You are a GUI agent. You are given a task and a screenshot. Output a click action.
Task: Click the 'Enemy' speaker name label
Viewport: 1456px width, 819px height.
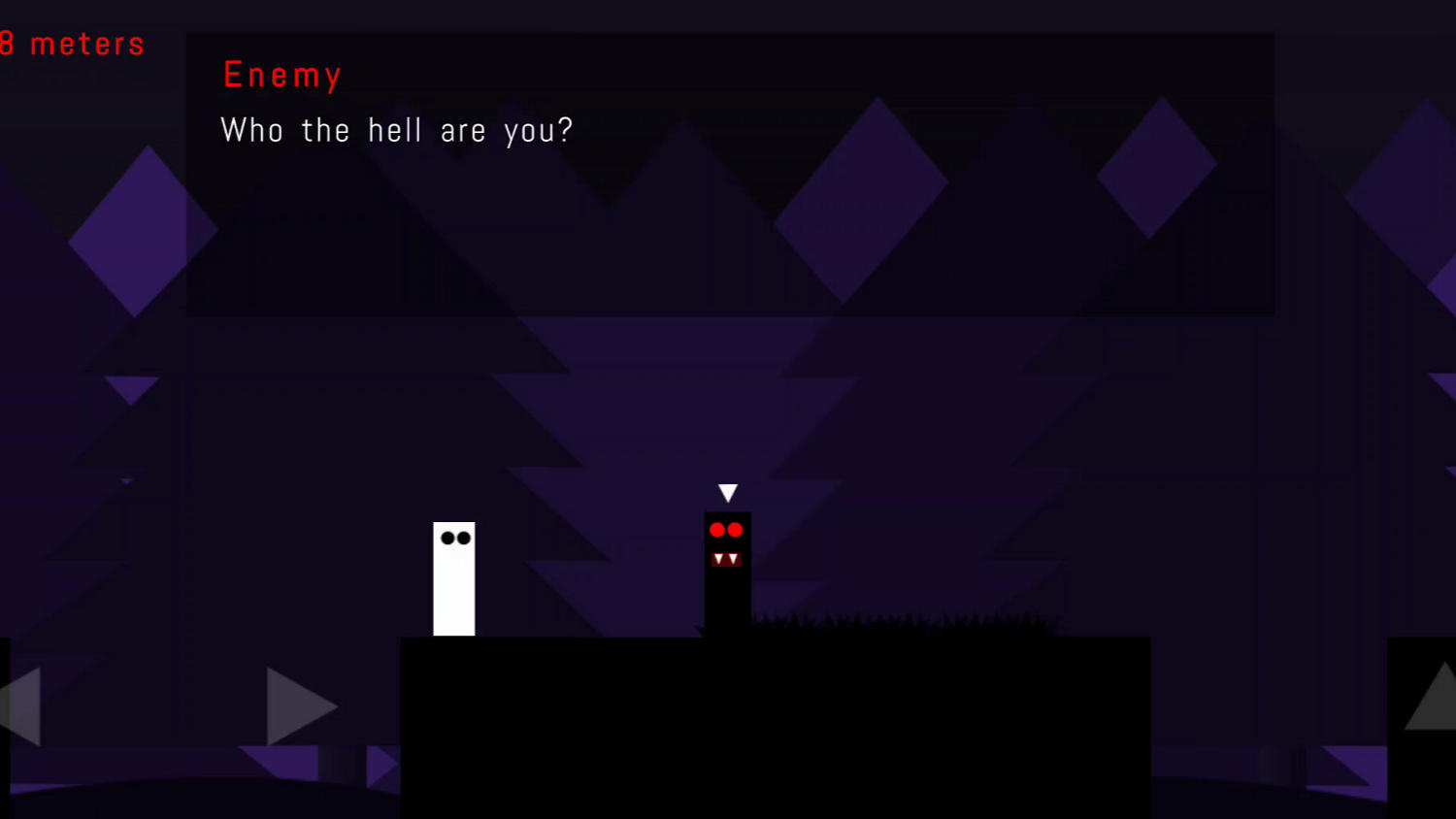click(282, 74)
